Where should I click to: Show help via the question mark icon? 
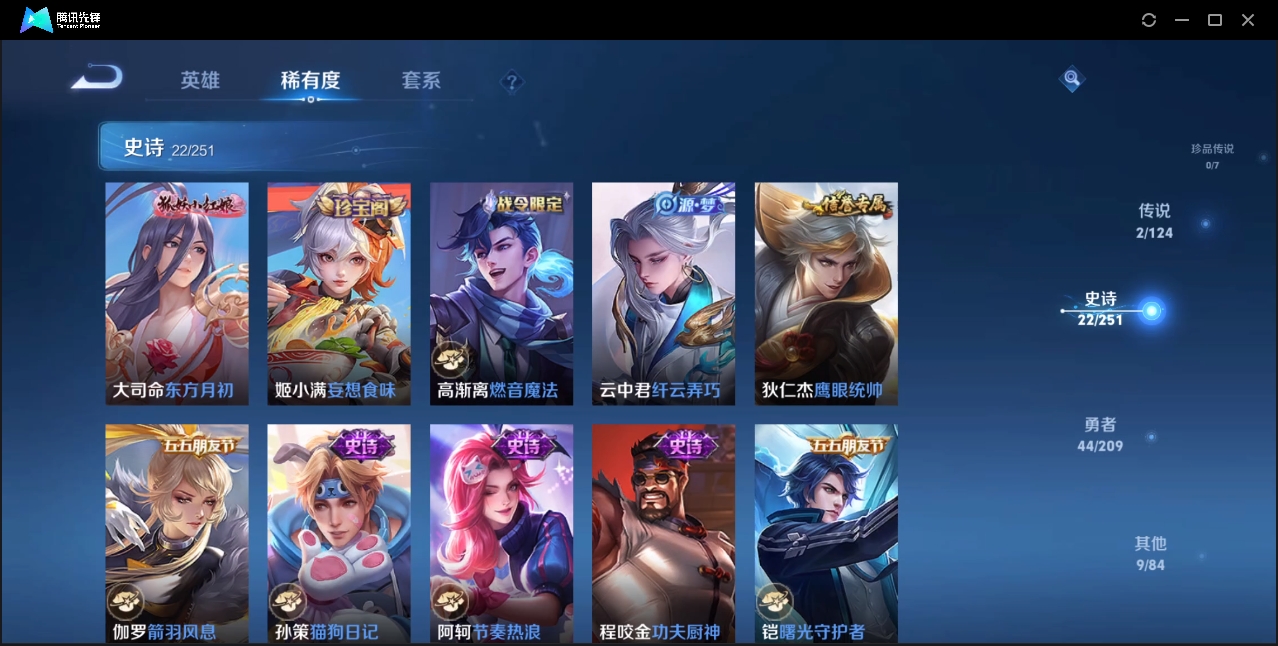pyautogui.click(x=512, y=81)
